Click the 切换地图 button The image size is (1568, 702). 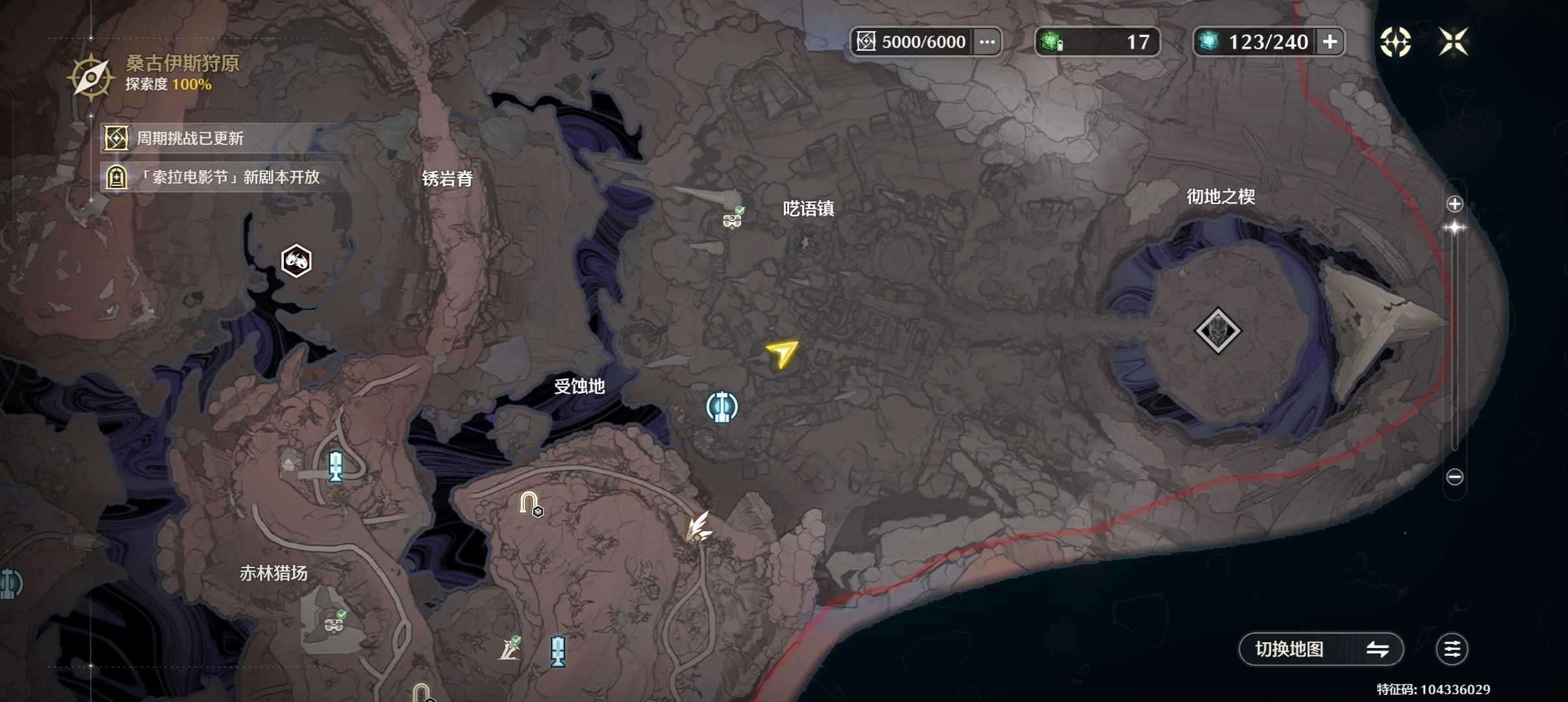click(x=1322, y=649)
